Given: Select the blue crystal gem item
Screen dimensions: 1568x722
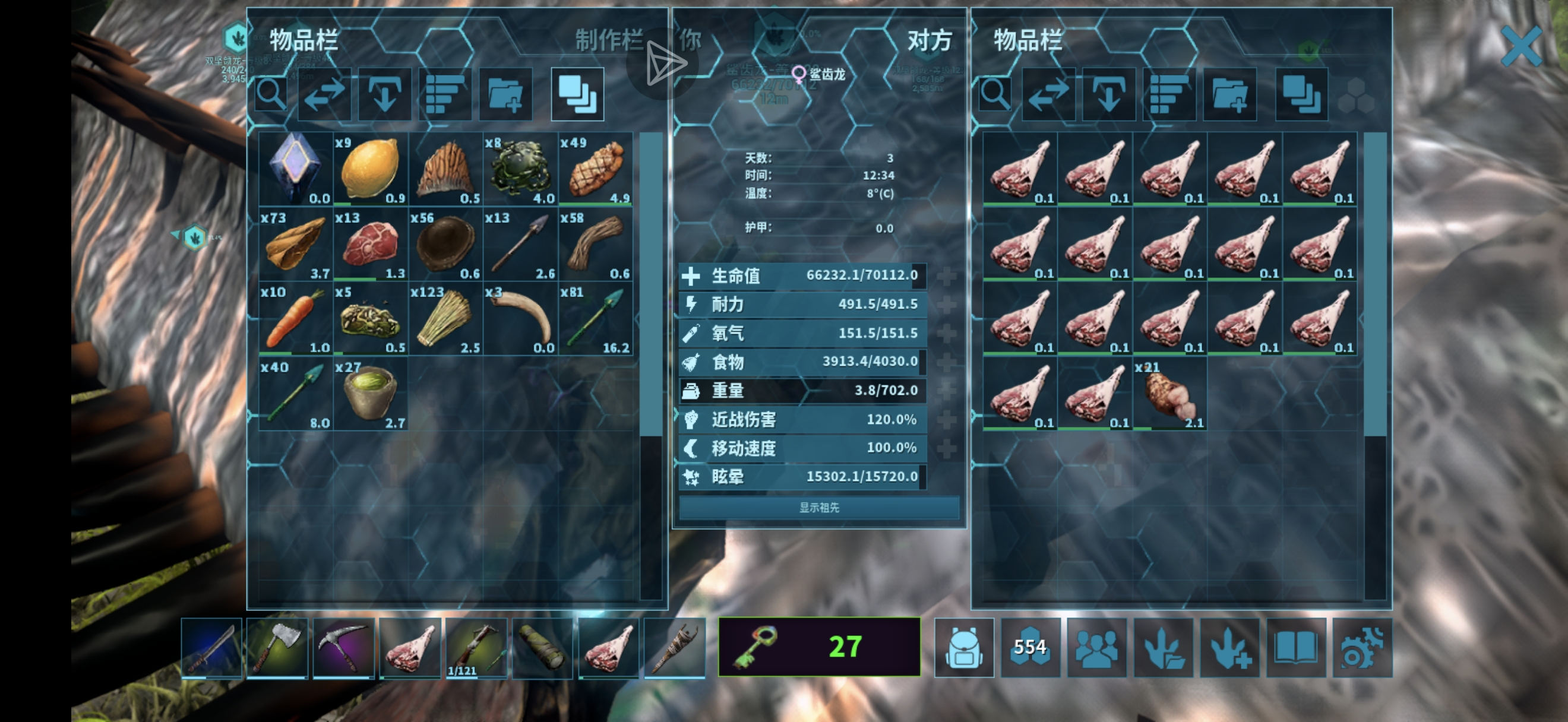Looking at the screenshot, I should (x=295, y=169).
